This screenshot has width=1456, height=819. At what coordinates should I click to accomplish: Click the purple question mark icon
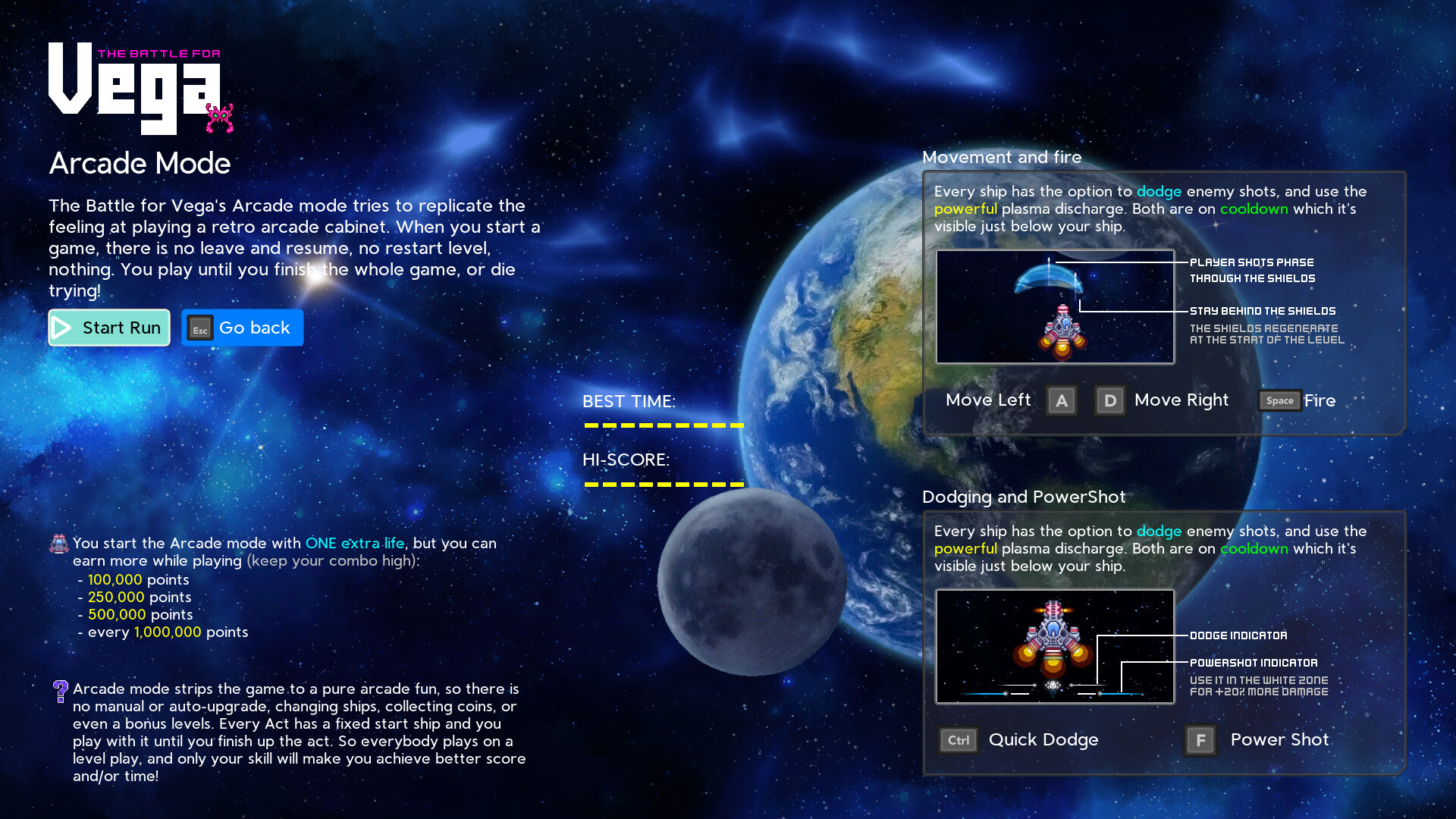coord(60,690)
